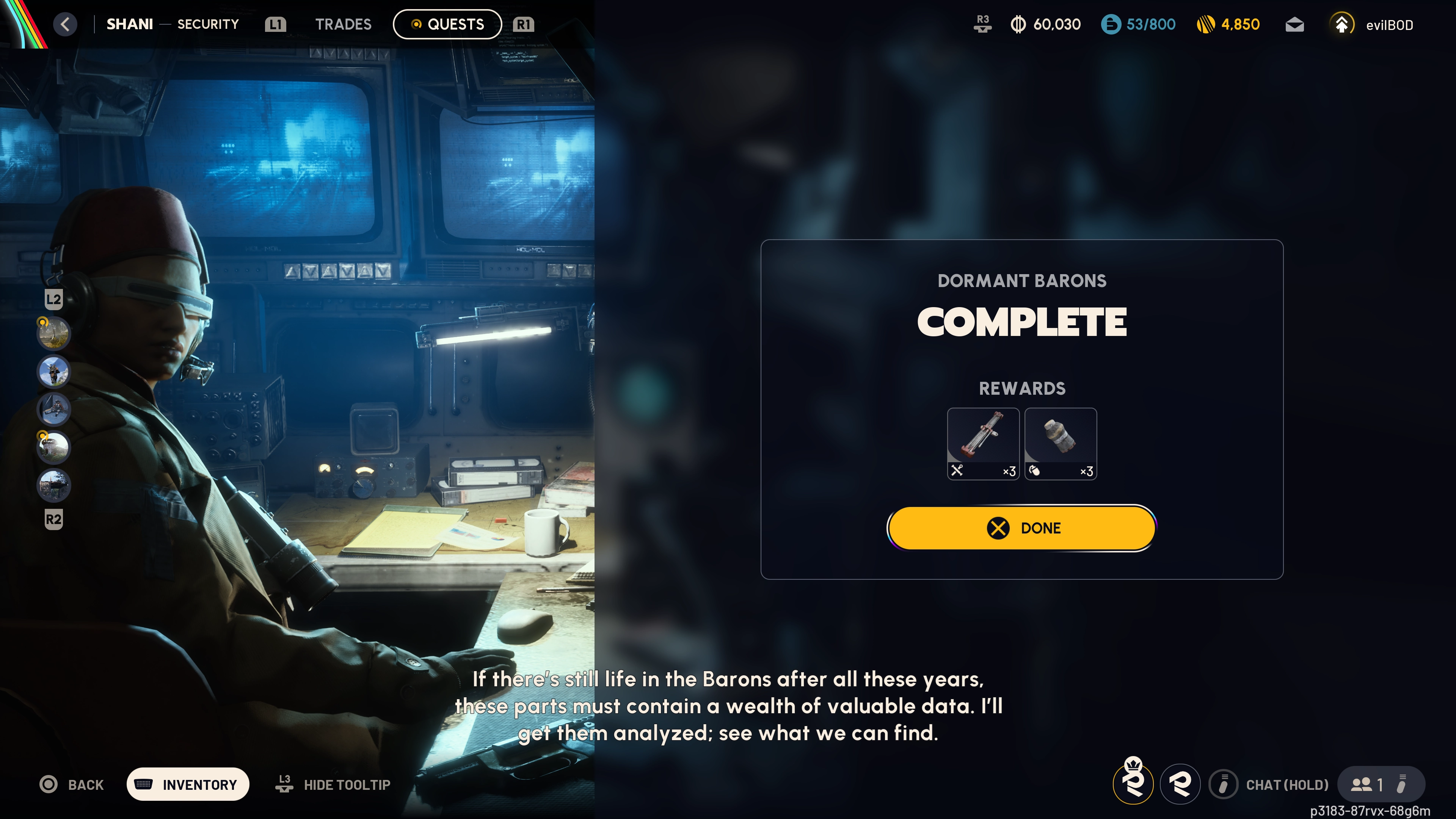Viewport: 1456px width, 819px height.
Task: Pick the trader portrait showing a stone tower
Action: [x=54, y=447]
